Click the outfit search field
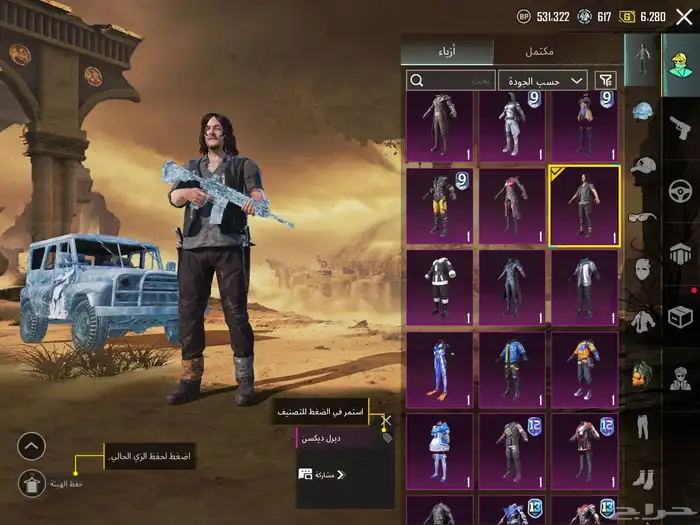This screenshot has height=525, width=700. [451, 80]
